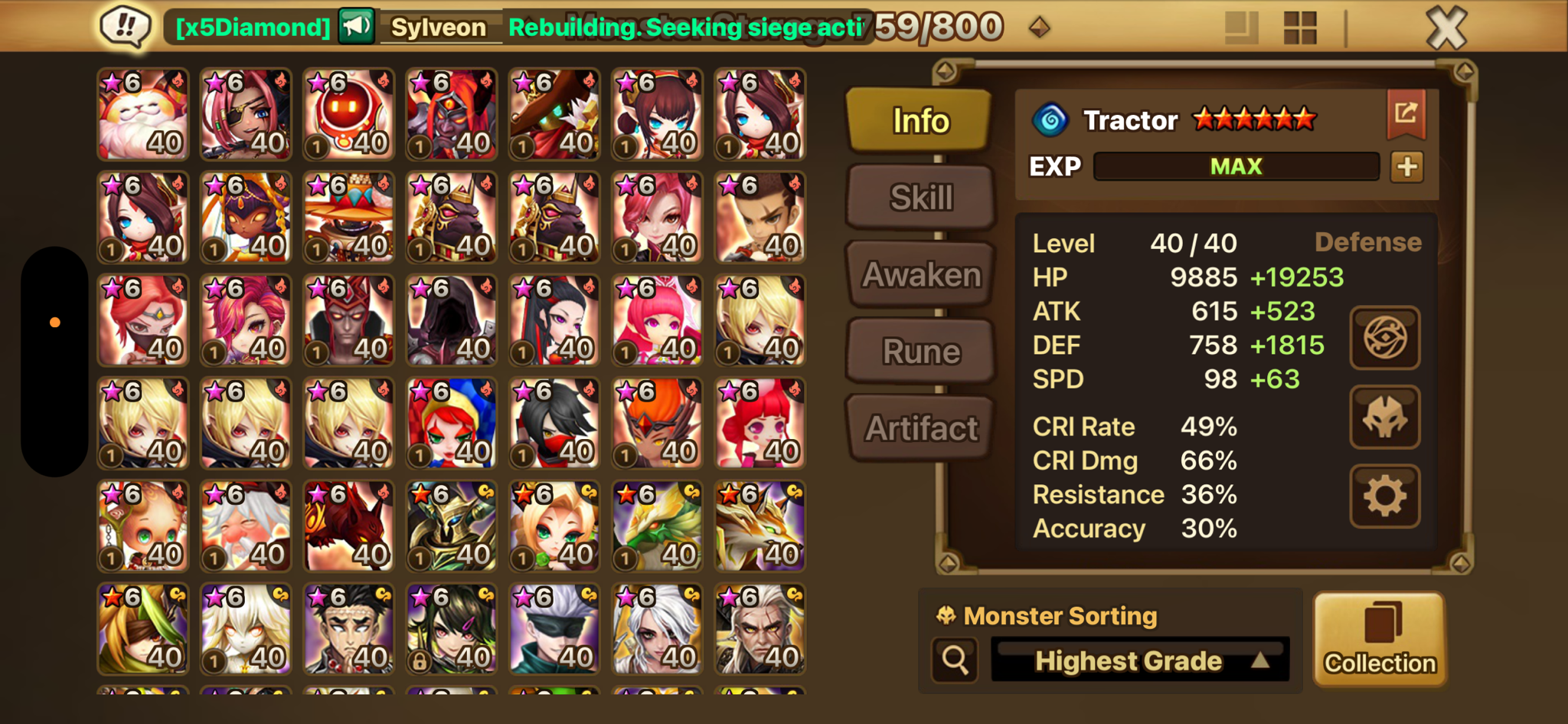Open the Skill tab

(x=921, y=197)
